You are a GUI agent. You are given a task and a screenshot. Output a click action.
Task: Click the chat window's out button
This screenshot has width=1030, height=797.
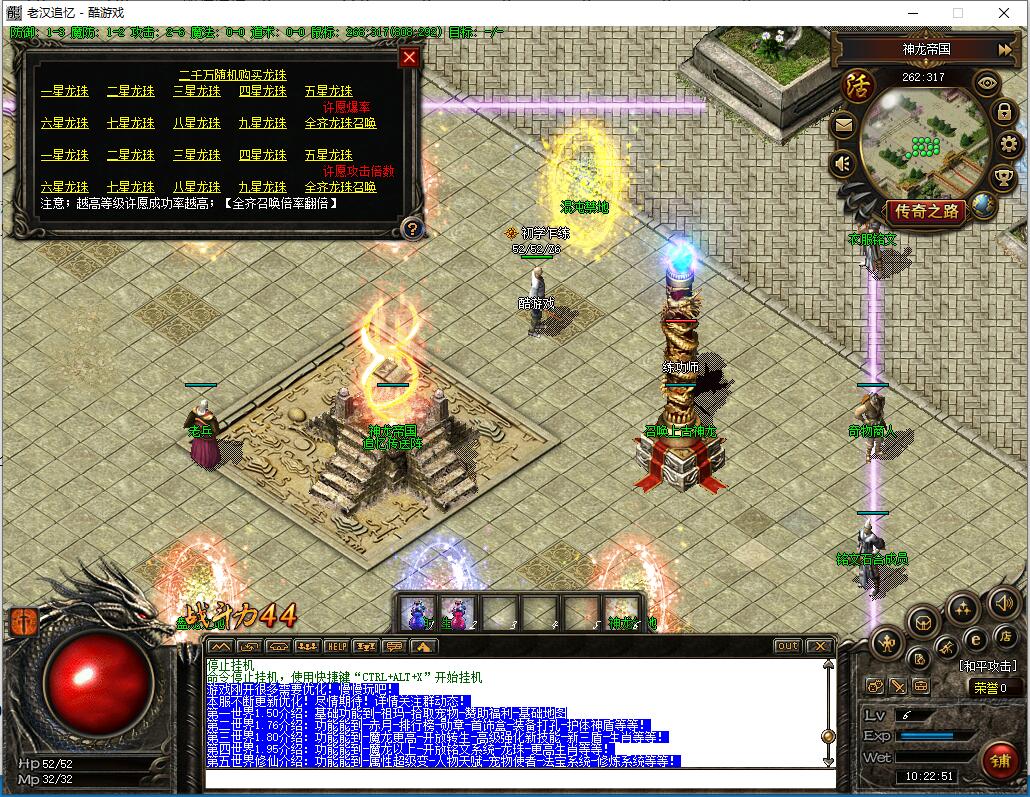(x=788, y=646)
